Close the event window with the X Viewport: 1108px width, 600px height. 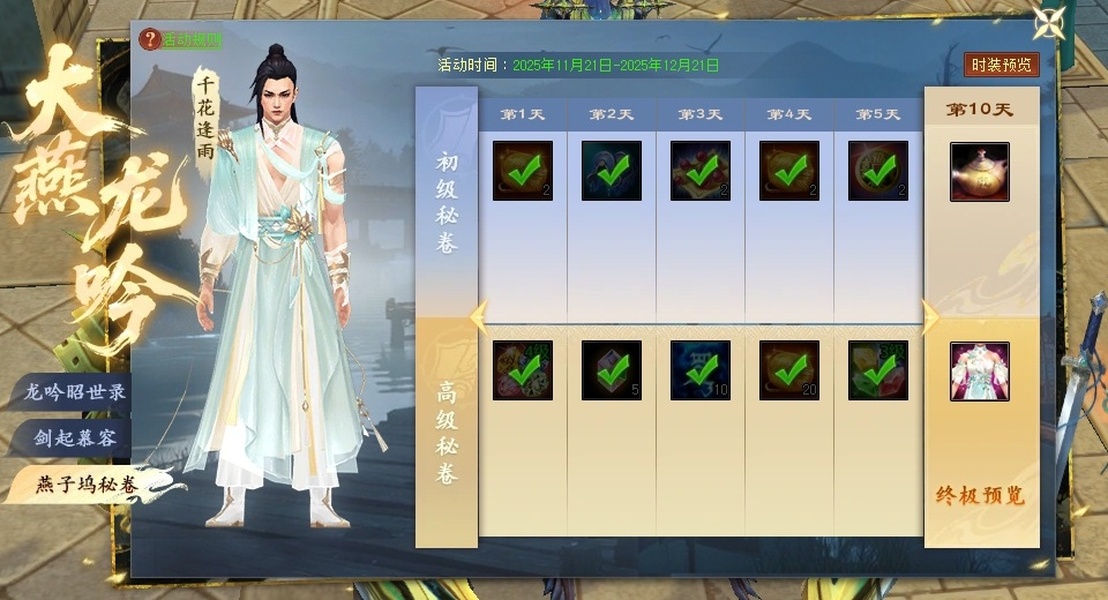point(1050,24)
